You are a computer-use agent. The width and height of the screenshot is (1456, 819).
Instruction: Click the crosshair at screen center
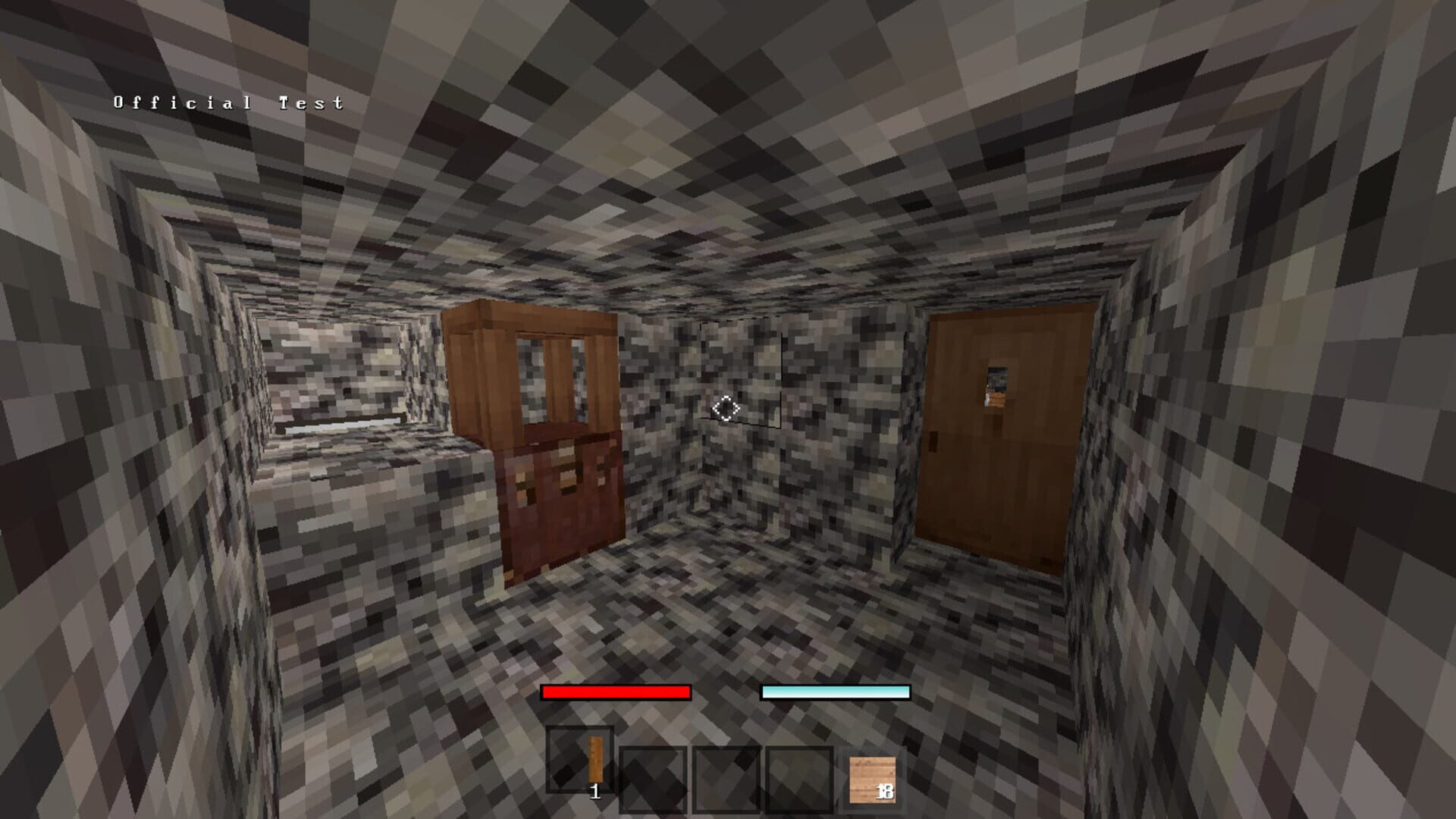click(x=726, y=409)
